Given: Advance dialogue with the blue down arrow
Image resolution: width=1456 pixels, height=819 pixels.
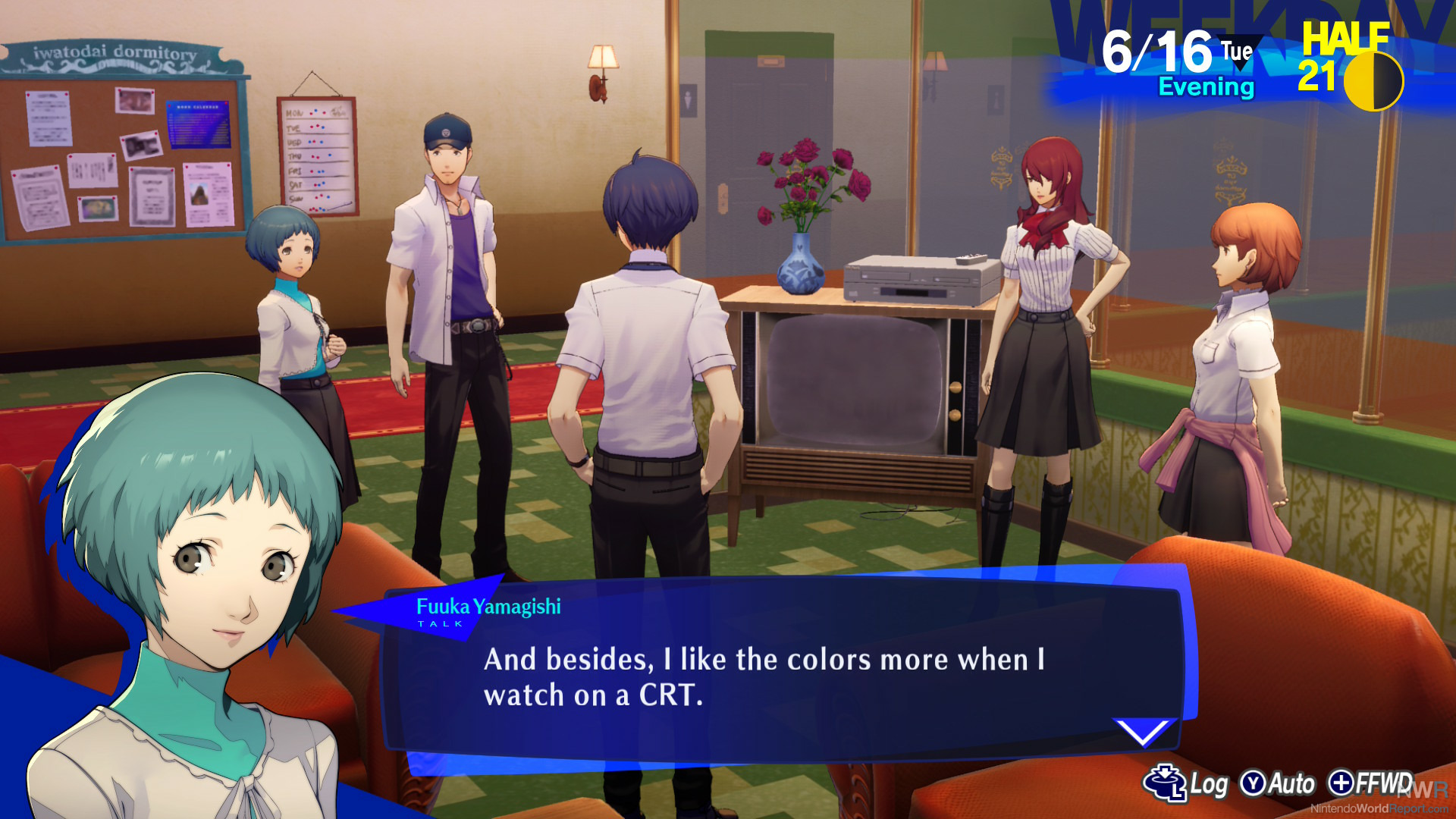Looking at the screenshot, I should coord(1142,732).
